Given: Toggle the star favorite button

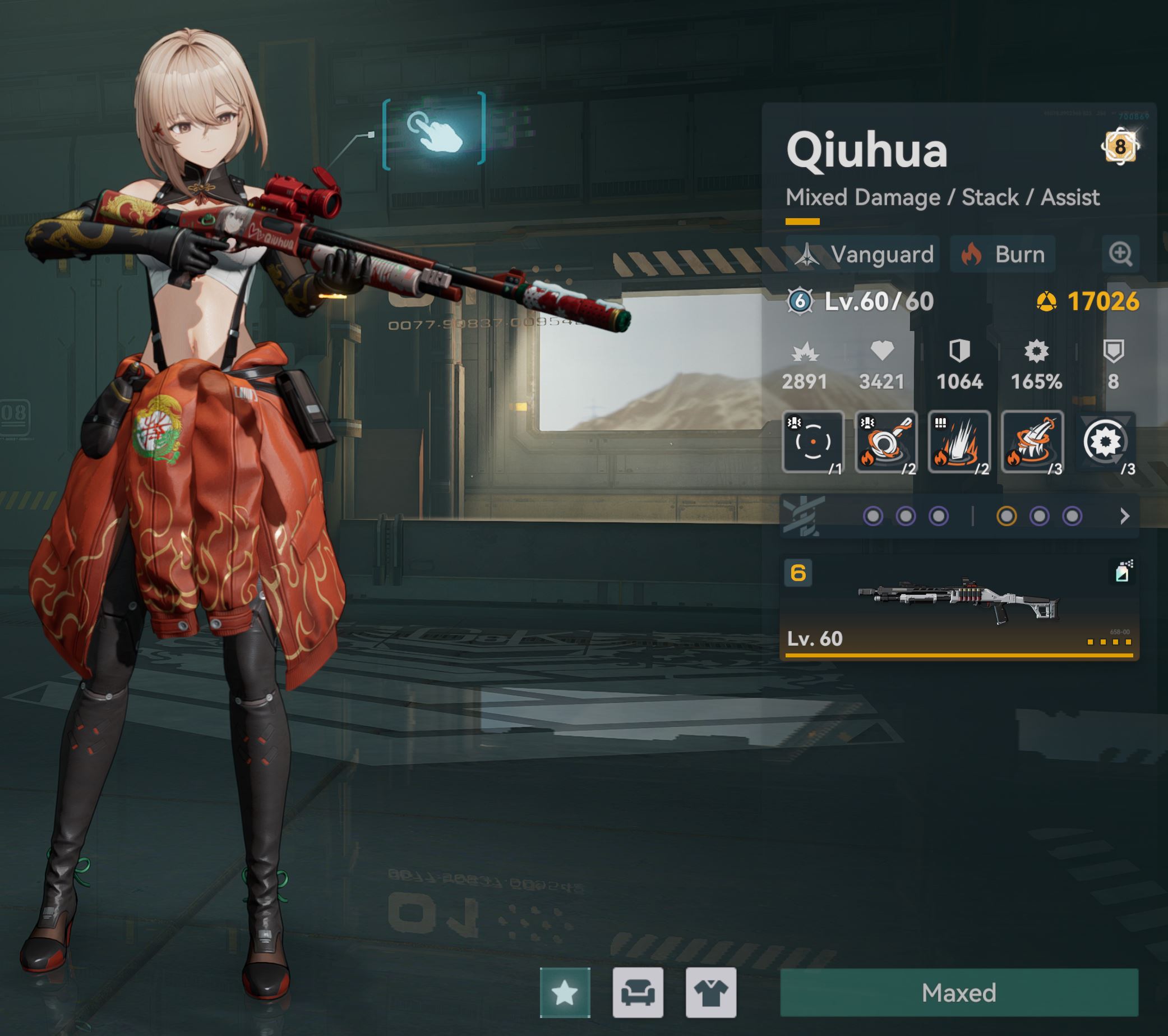Looking at the screenshot, I should [x=565, y=993].
